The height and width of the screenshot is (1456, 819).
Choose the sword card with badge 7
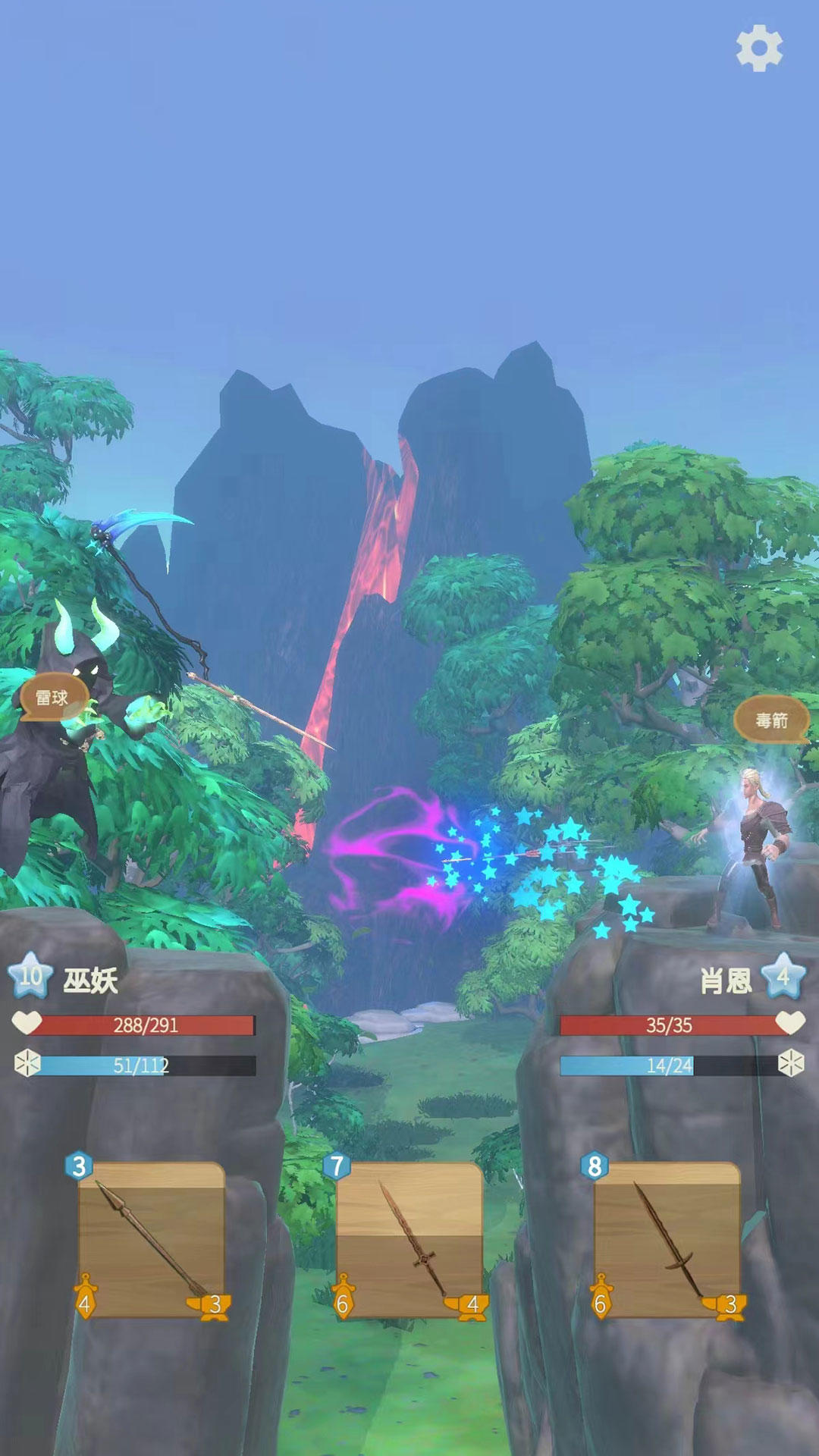pyautogui.click(x=409, y=1239)
